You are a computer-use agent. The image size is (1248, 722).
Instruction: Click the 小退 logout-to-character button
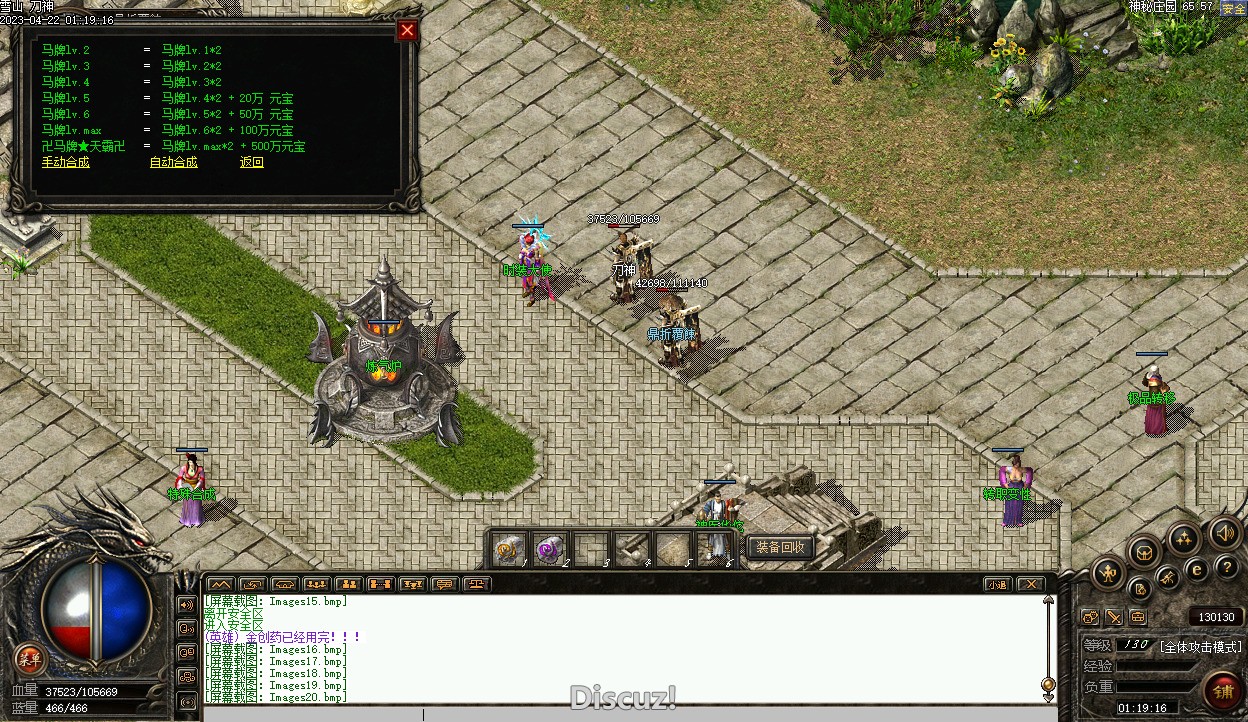click(996, 584)
